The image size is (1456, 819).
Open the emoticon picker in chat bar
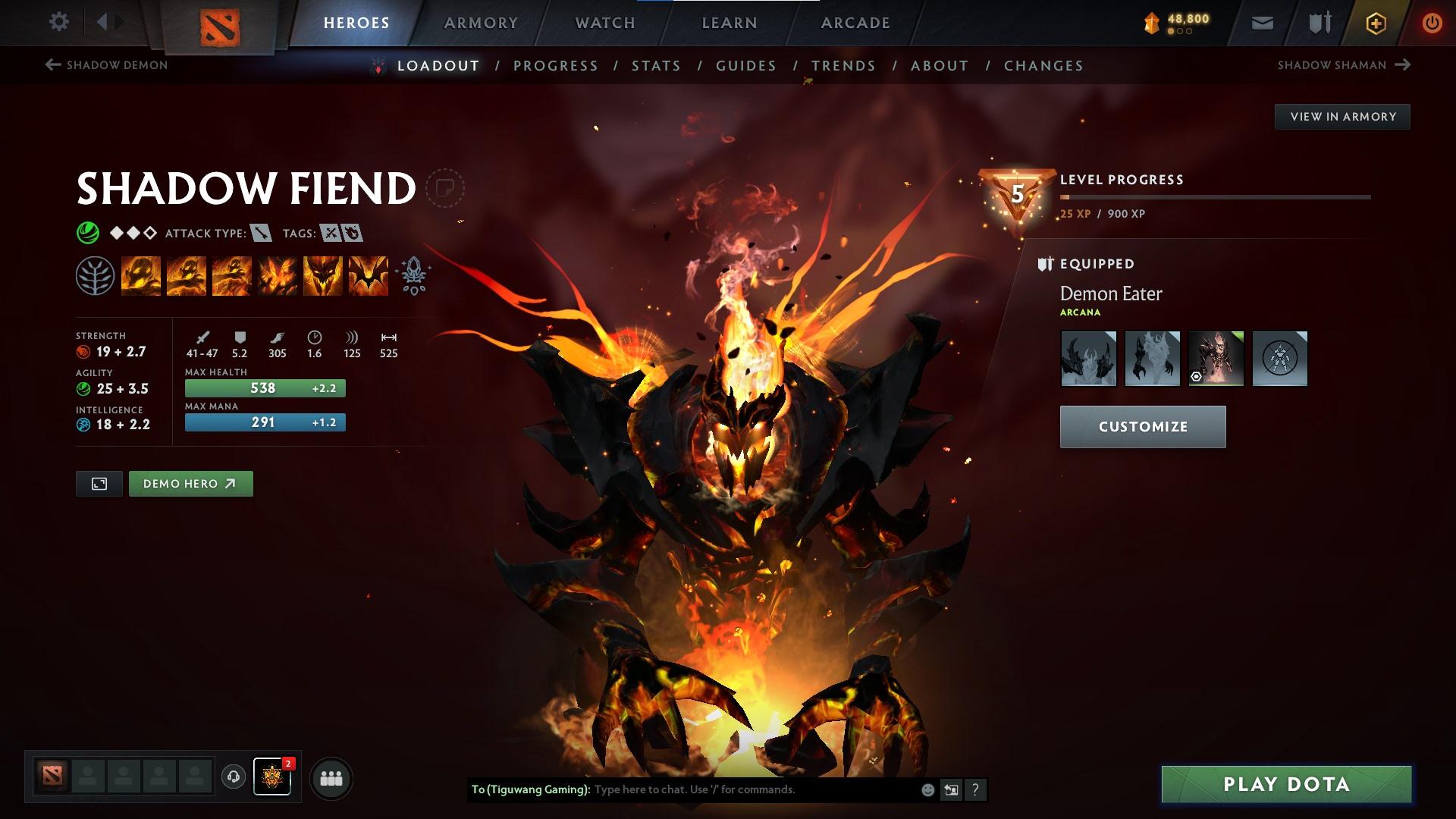coord(928,789)
